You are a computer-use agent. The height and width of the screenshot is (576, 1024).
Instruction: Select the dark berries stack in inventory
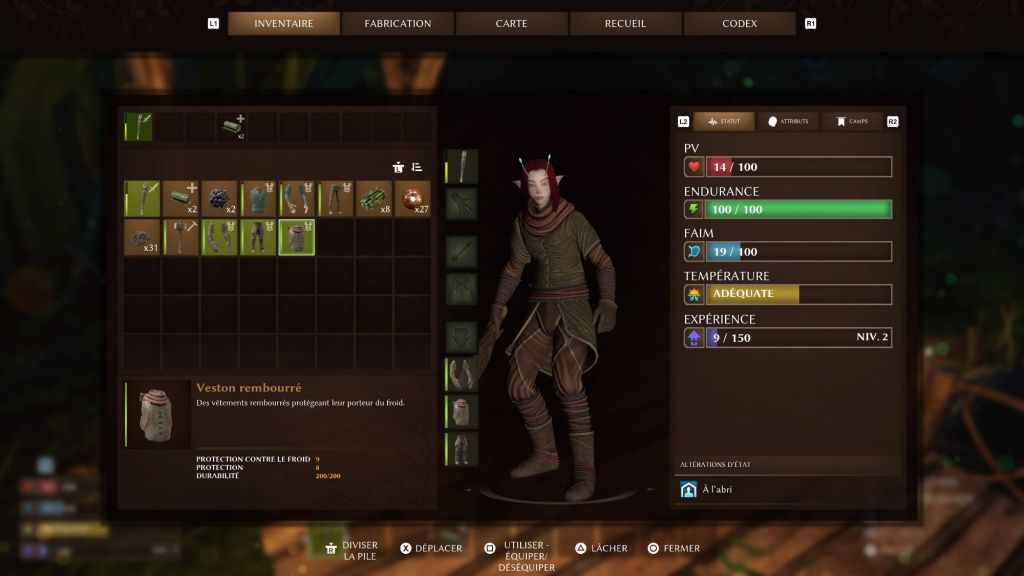(x=219, y=198)
